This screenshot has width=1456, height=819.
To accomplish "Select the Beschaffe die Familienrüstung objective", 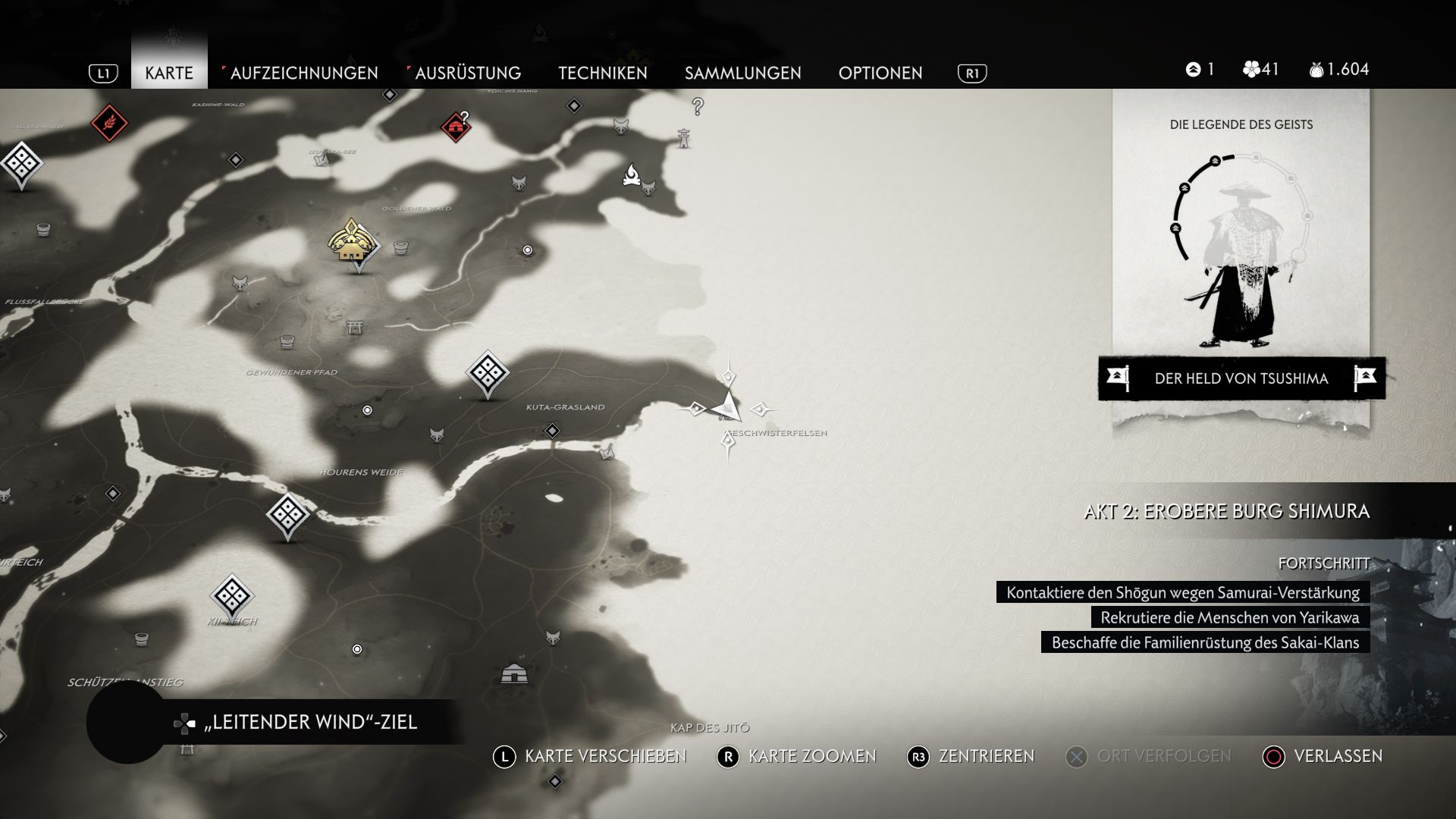I will click(1205, 642).
